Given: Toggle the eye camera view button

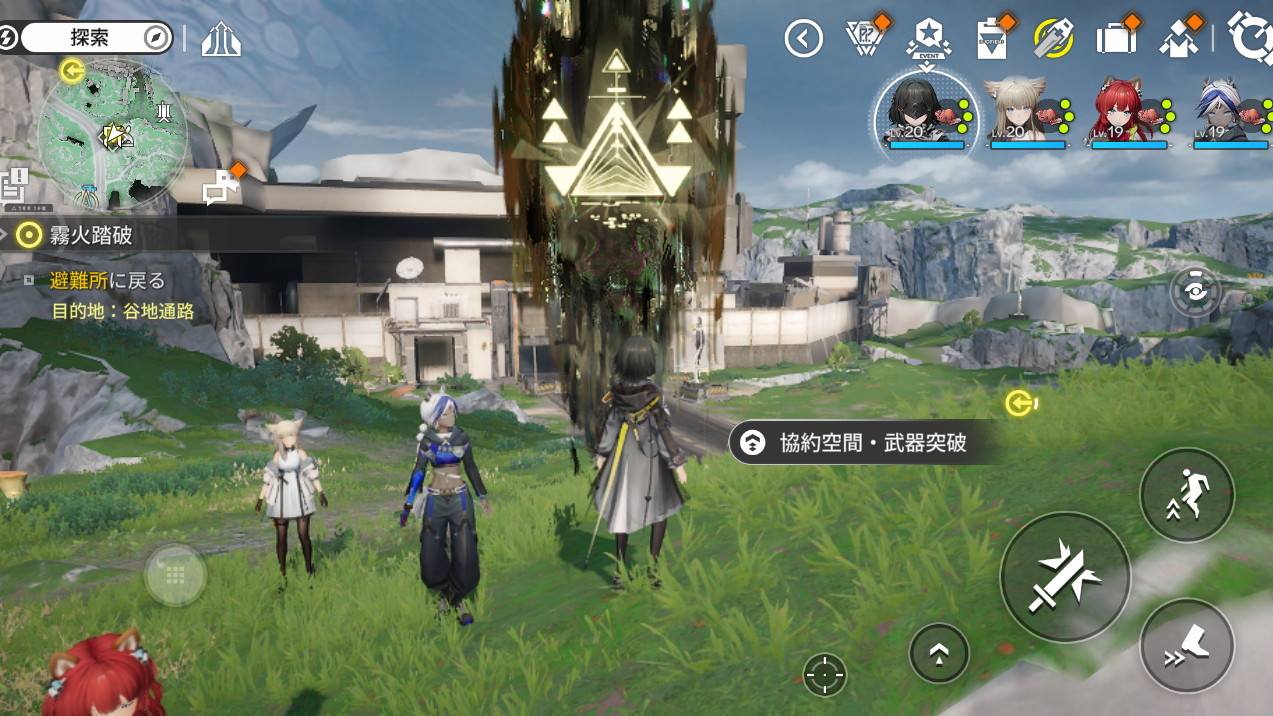Looking at the screenshot, I should point(1194,291).
